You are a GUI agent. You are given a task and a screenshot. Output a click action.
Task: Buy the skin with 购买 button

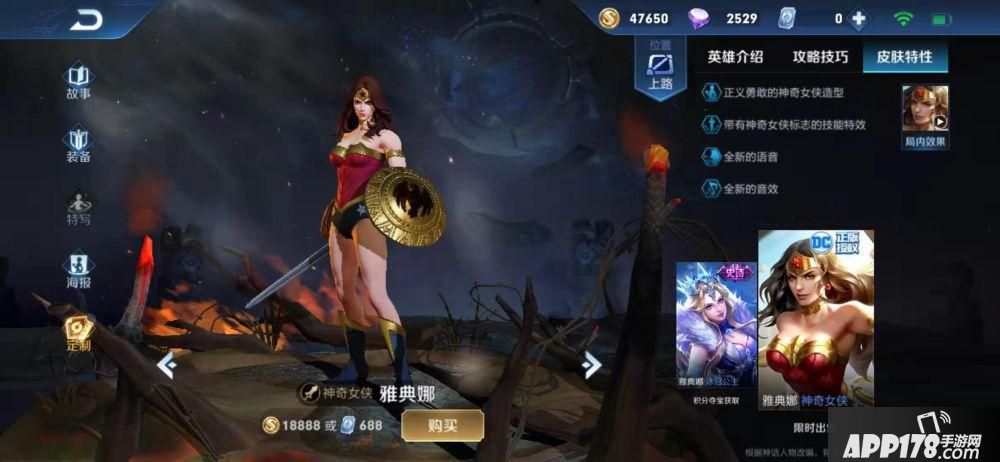point(442,425)
